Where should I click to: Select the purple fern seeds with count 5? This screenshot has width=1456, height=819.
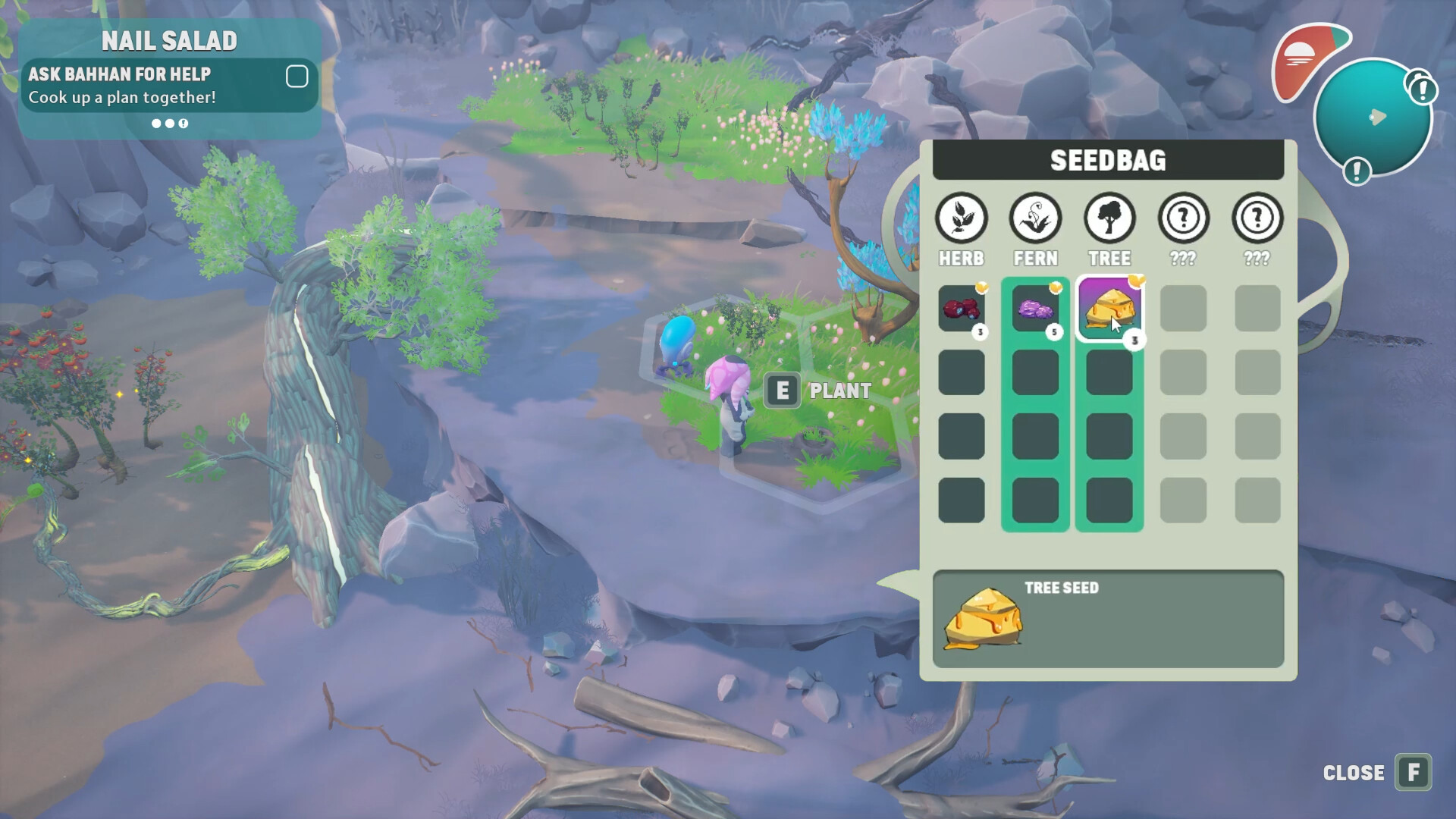[x=1035, y=308]
